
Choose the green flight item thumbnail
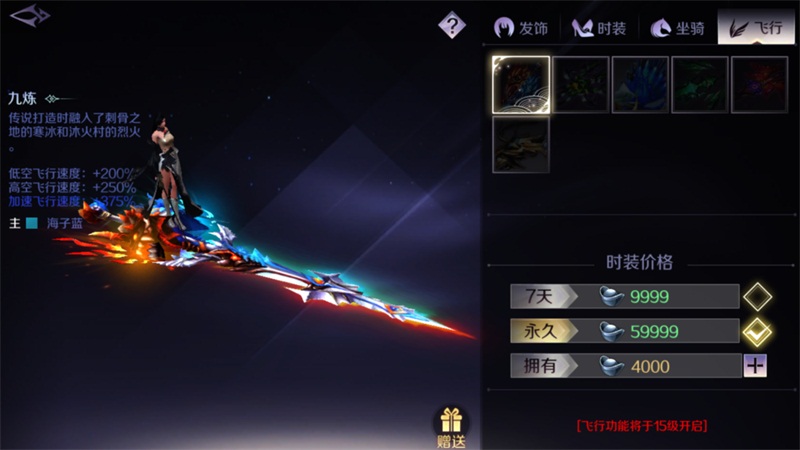700,84
